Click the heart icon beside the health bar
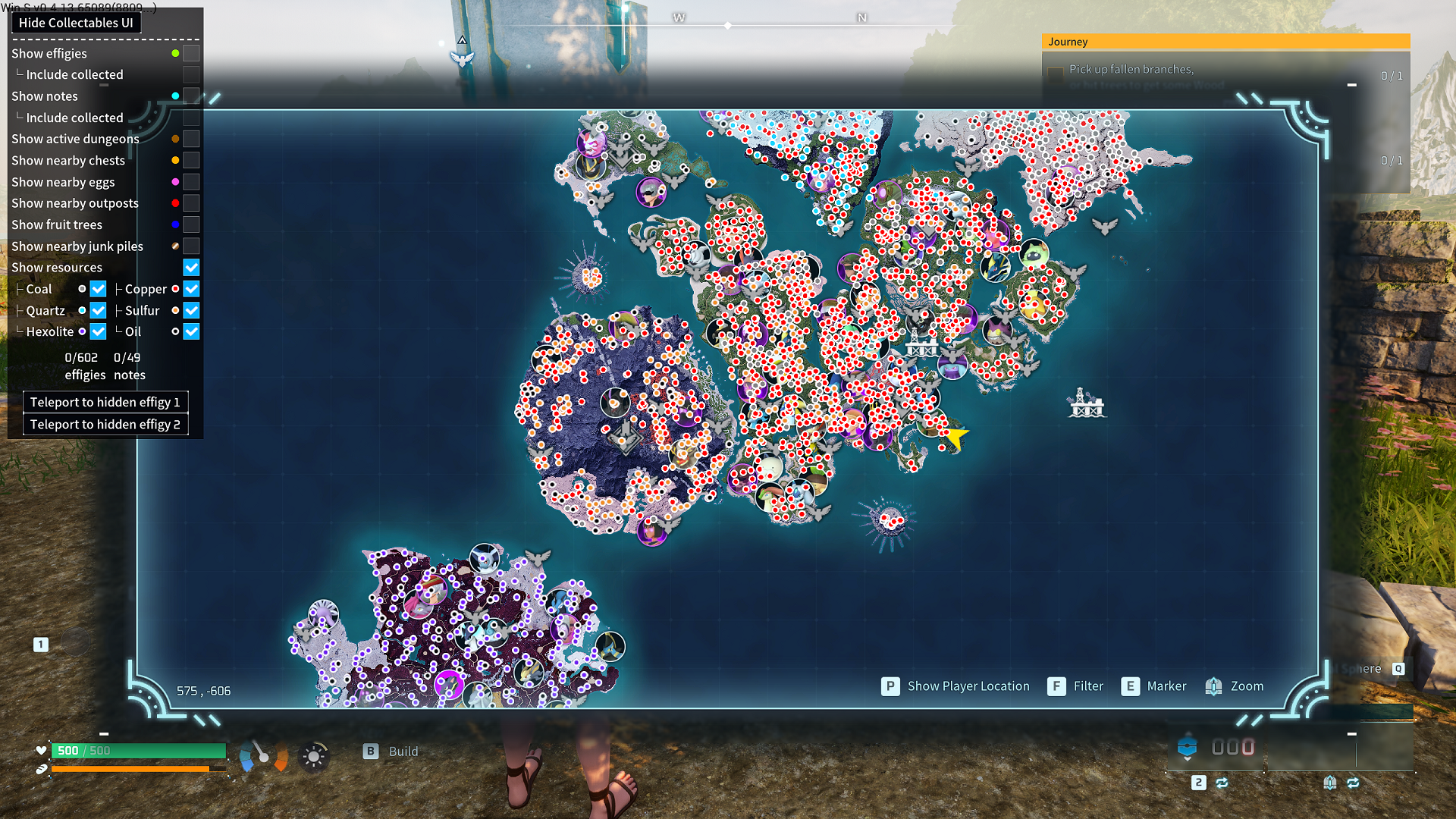This screenshot has width=1456, height=819. [x=40, y=750]
